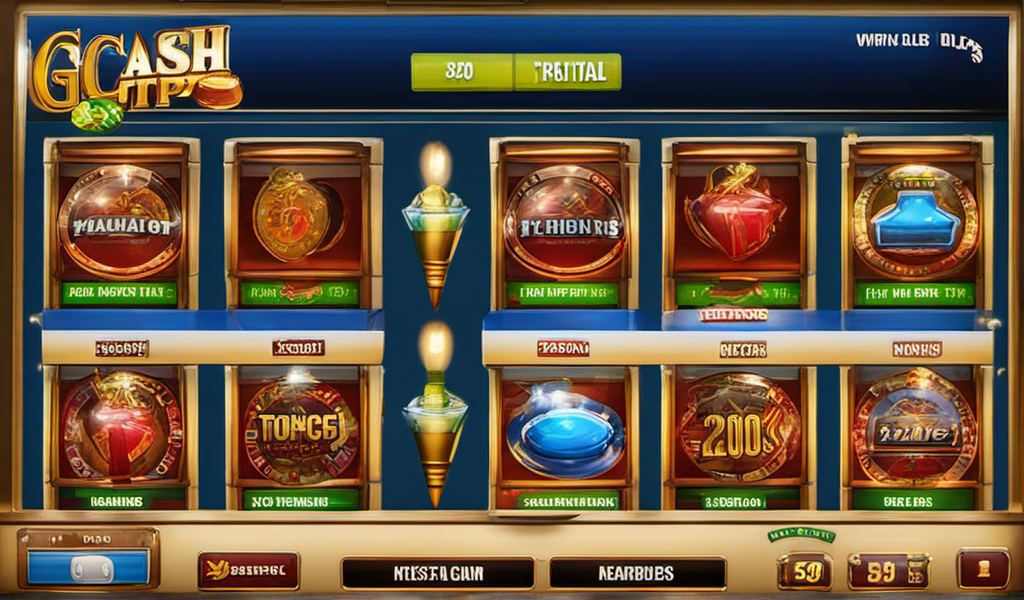Select the green 320 tab
The image size is (1024, 600).
point(461,72)
